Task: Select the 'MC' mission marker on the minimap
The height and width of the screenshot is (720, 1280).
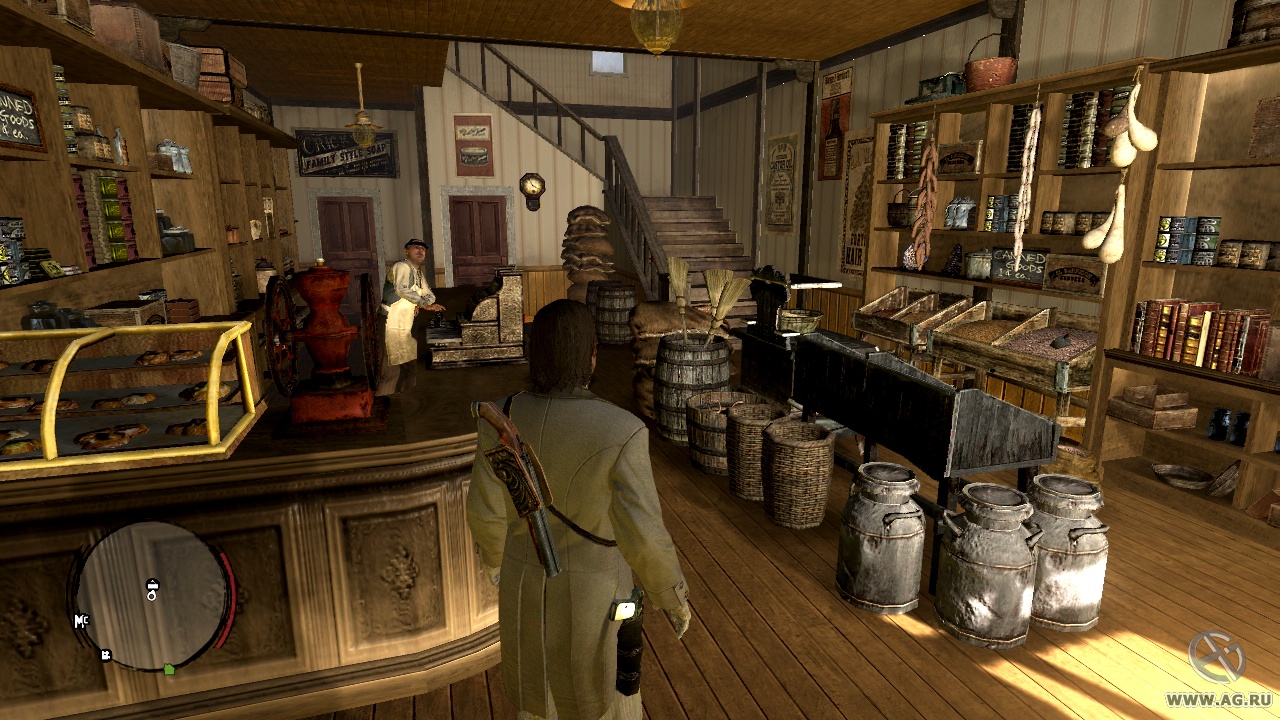Action: click(x=81, y=621)
